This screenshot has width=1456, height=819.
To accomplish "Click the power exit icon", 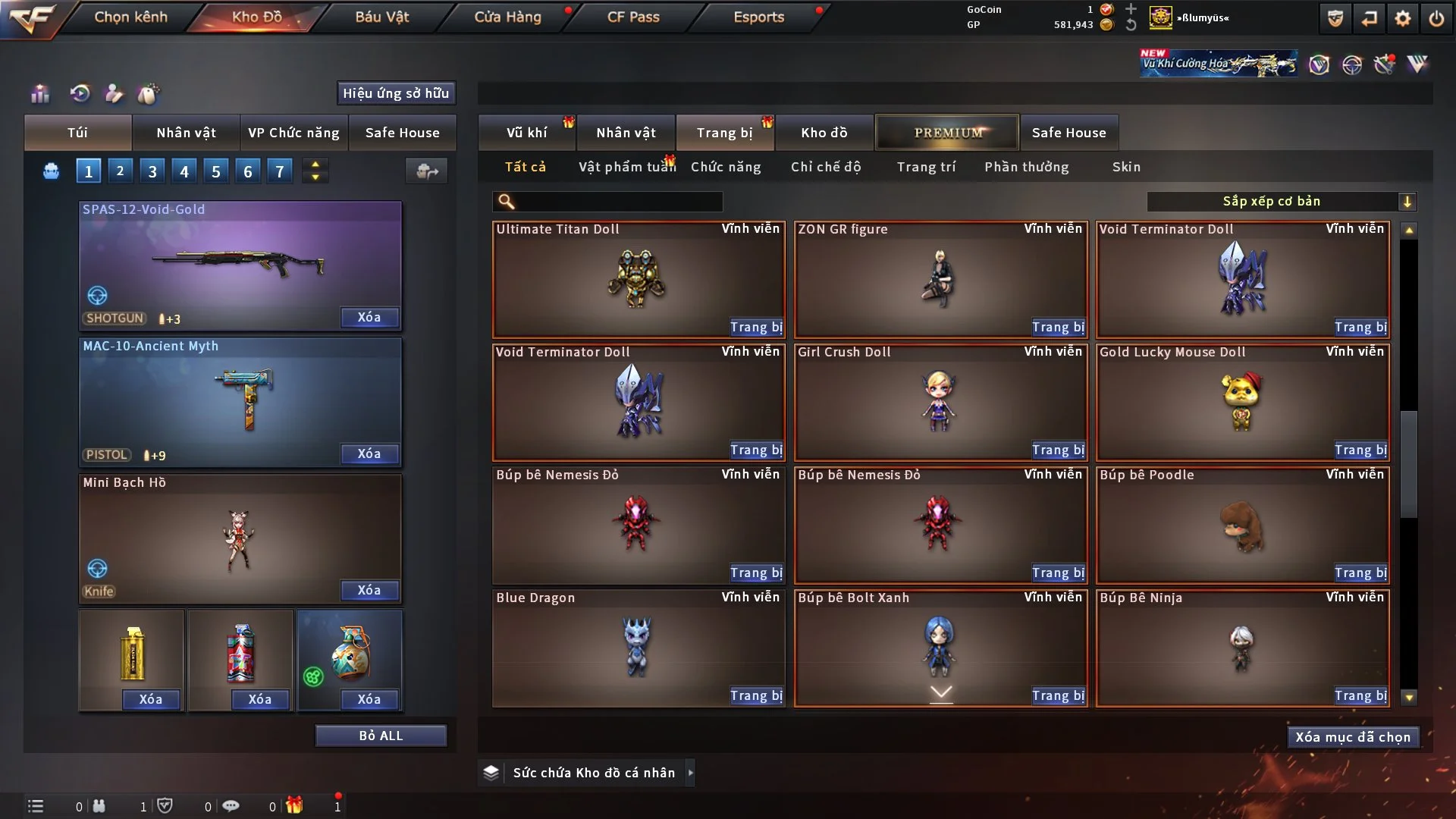I will click(x=1436, y=18).
